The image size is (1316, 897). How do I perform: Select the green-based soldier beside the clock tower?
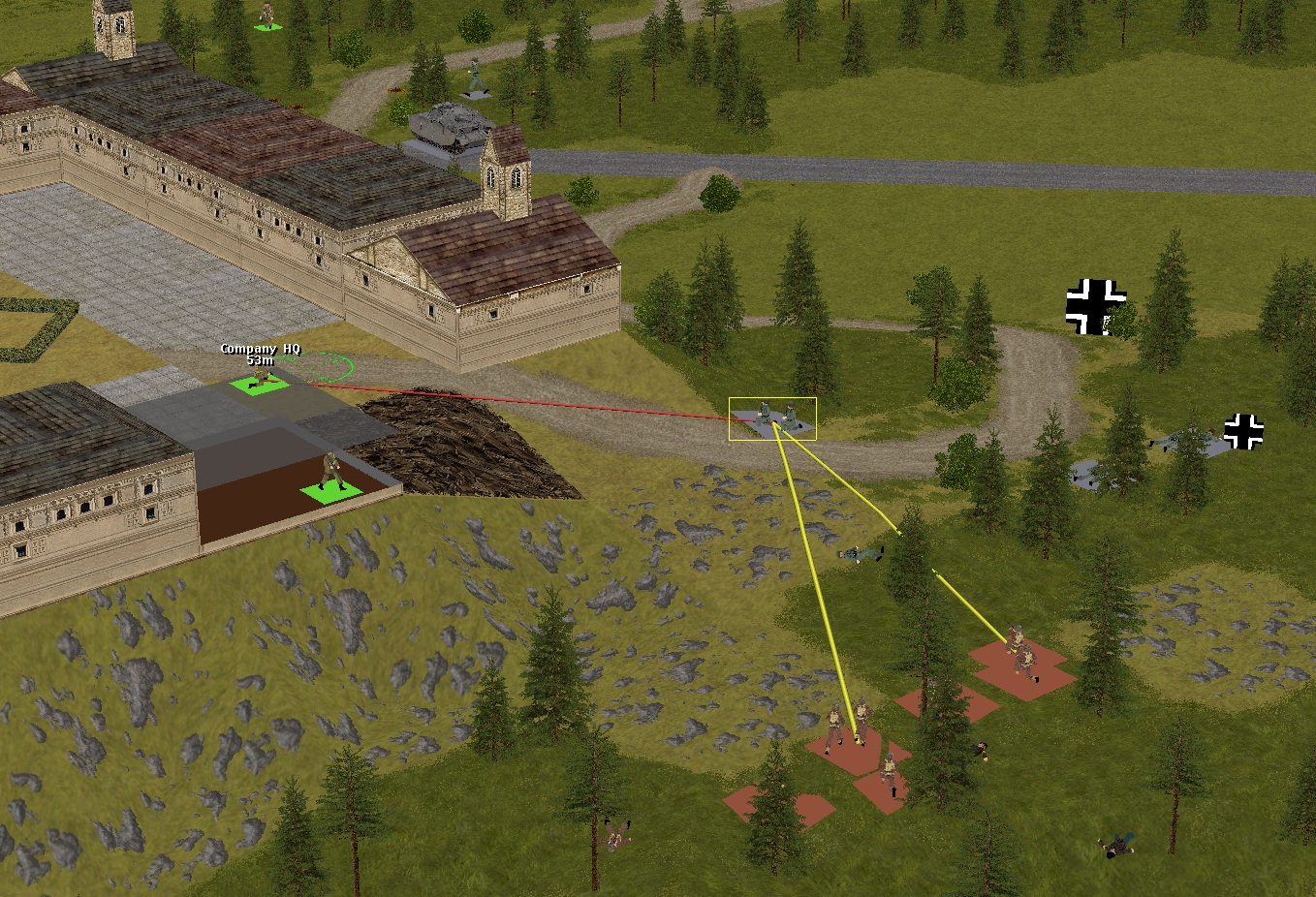point(267,17)
